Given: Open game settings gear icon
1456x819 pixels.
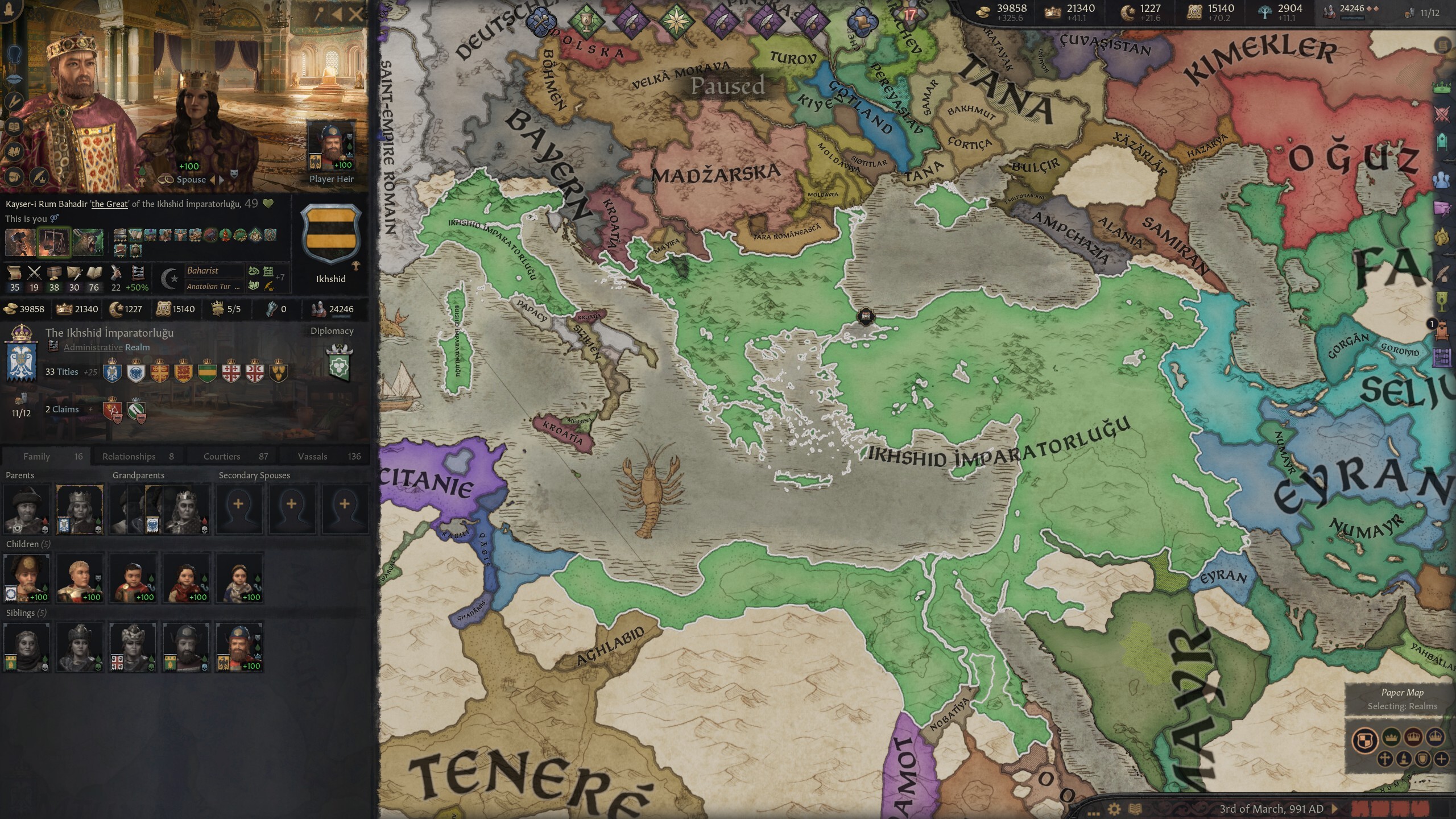Looking at the screenshot, I should (x=1114, y=809).
